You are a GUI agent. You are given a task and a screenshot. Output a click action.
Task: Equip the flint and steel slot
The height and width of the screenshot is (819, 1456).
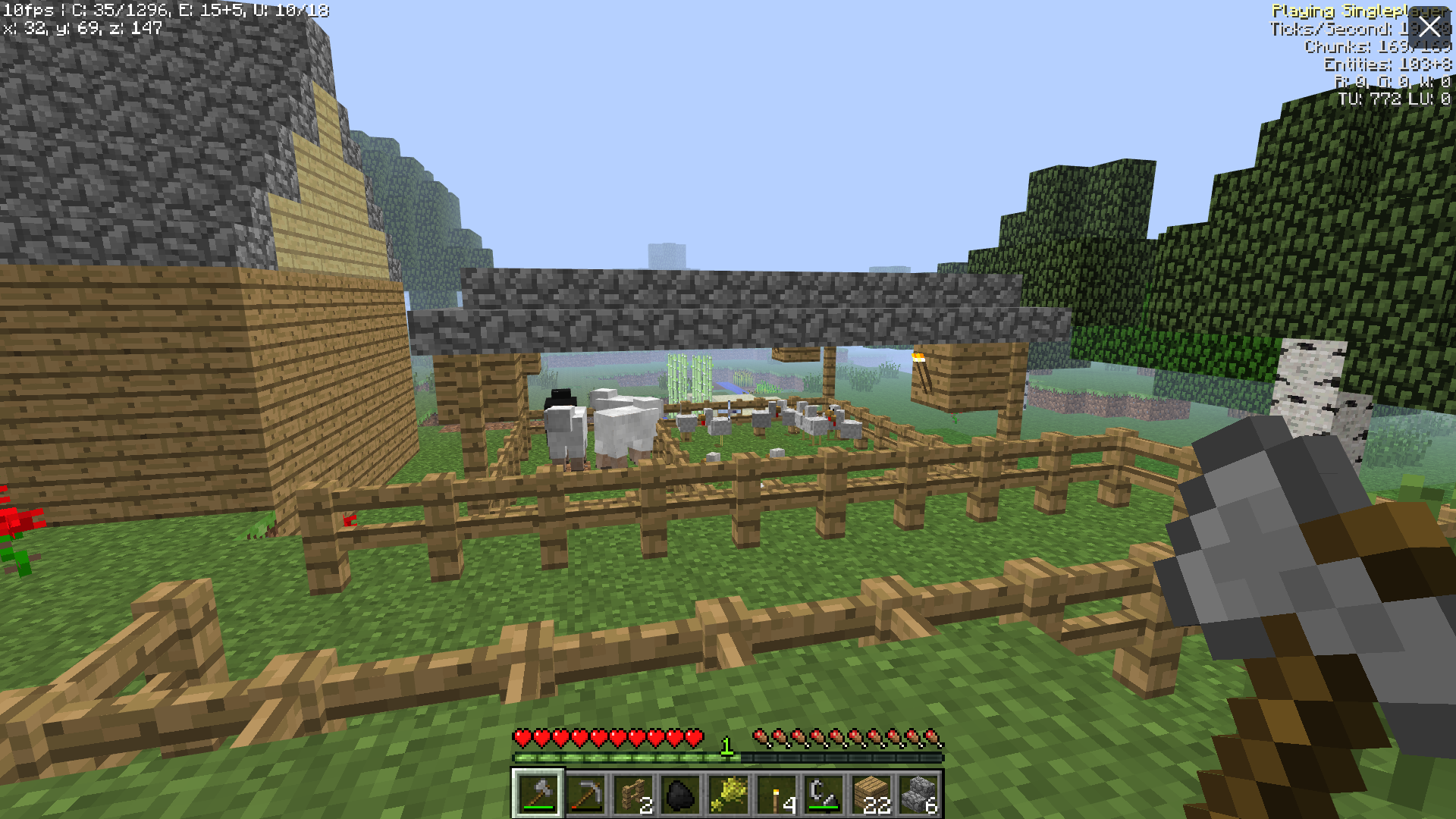click(x=824, y=794)
